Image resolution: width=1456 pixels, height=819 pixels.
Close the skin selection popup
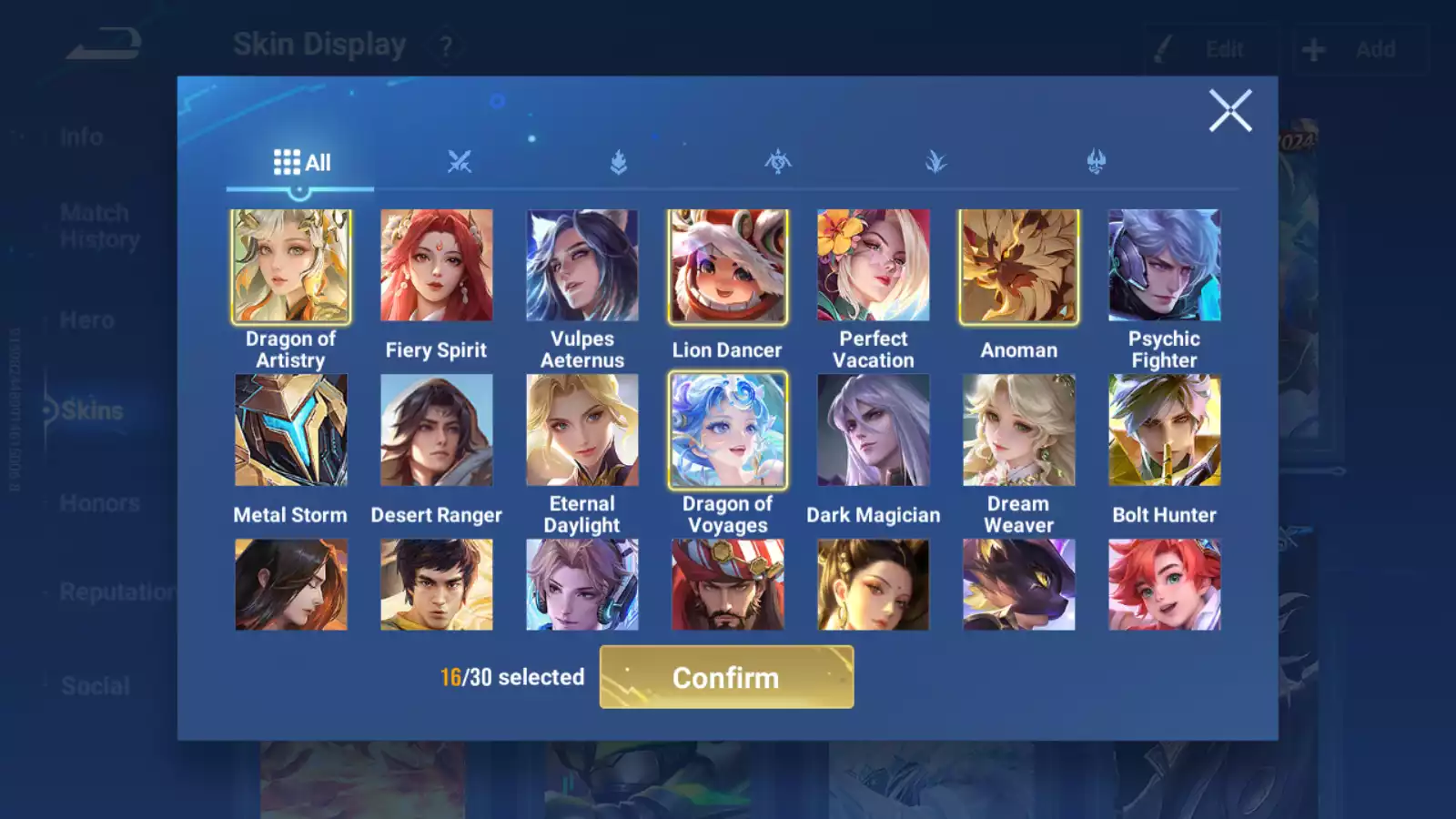coord(1229,111)
